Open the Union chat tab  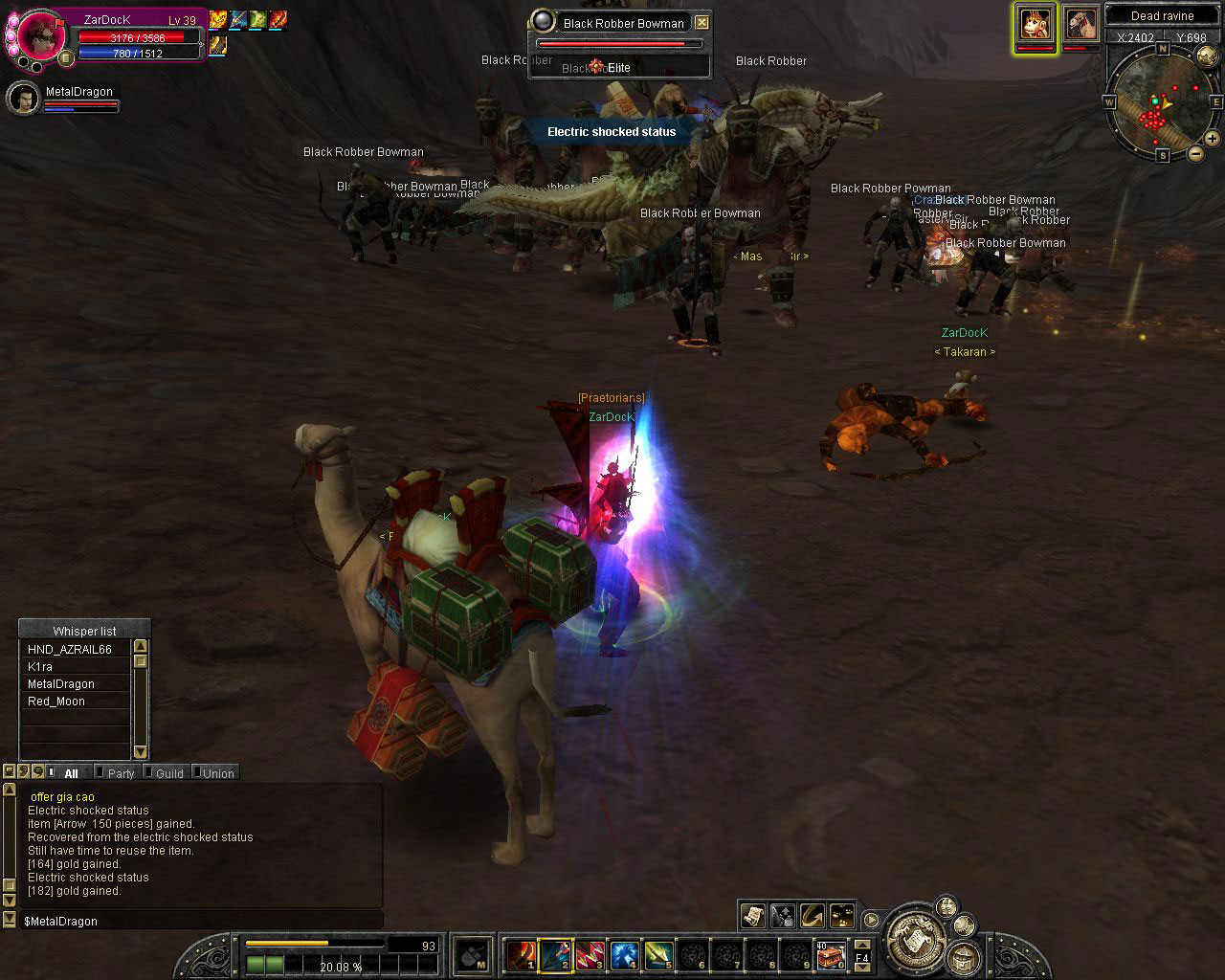(x=217, y=773)
